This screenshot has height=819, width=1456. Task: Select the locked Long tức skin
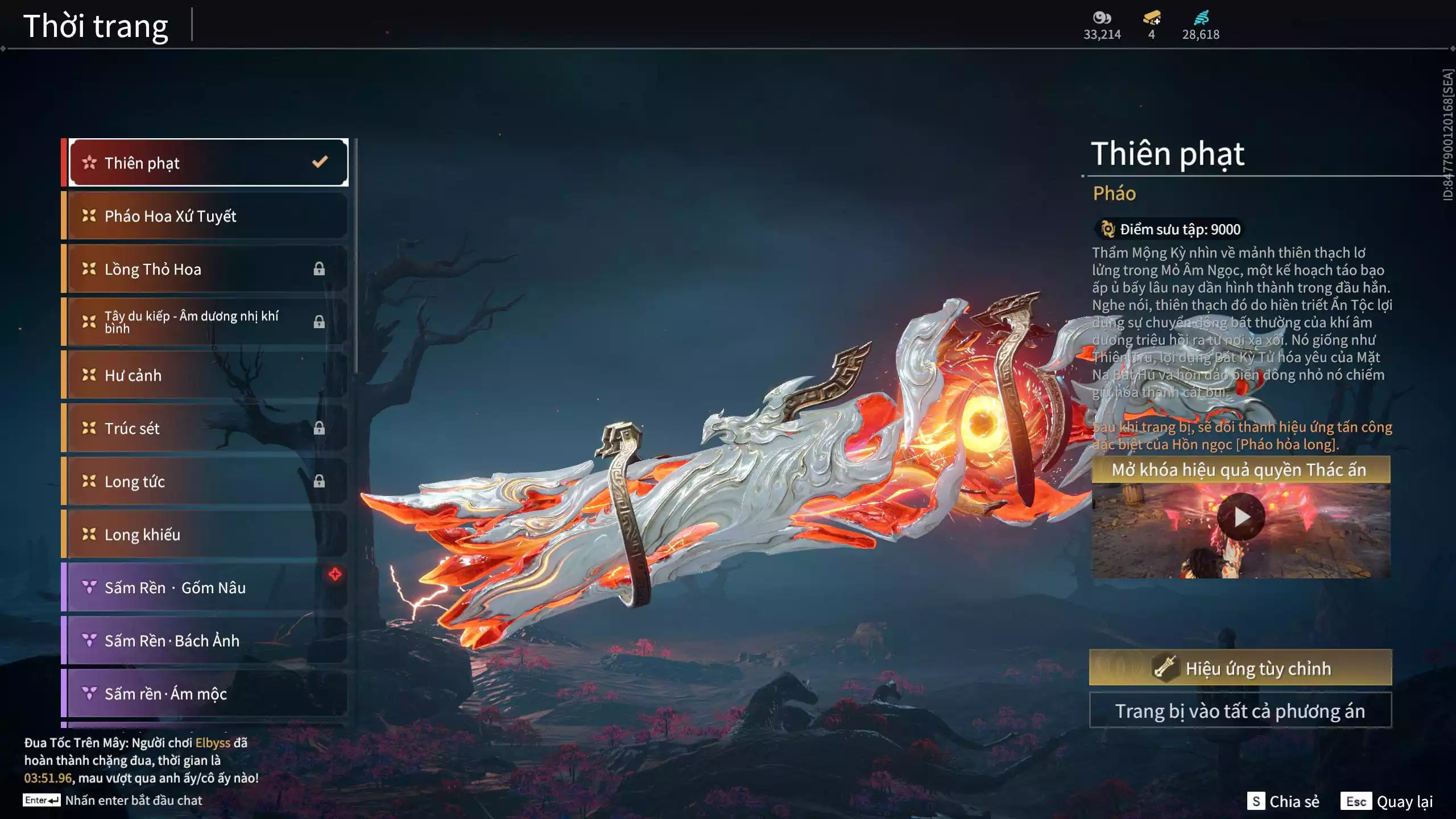(x=208, y=481)
